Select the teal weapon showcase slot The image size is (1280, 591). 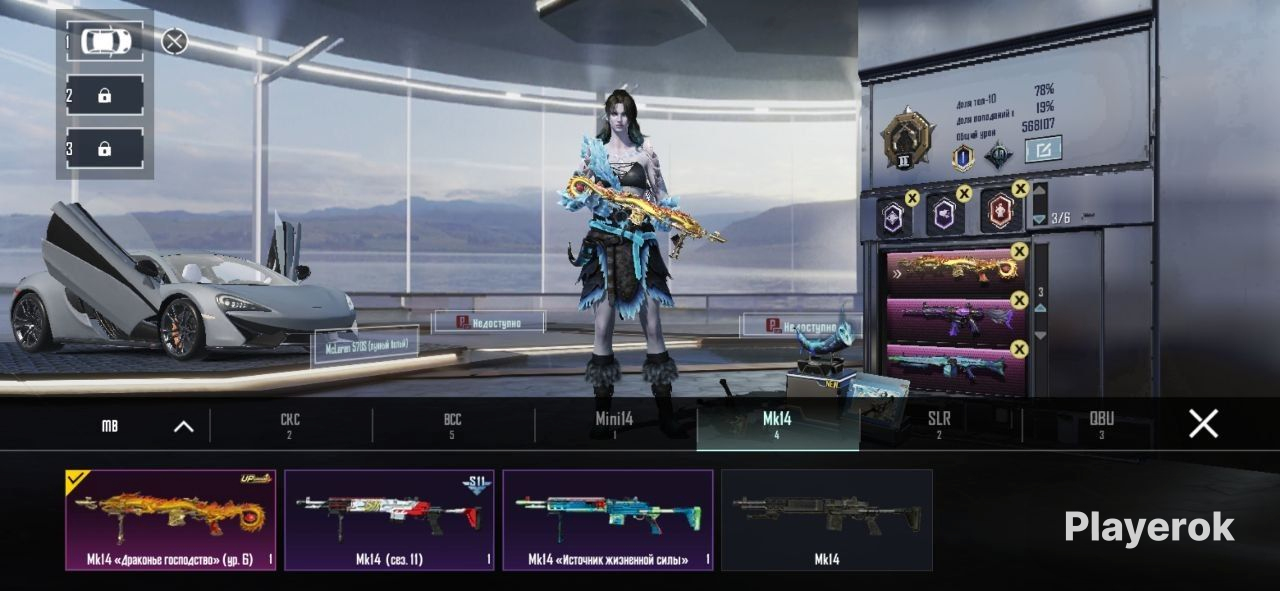tap(955, 367)
